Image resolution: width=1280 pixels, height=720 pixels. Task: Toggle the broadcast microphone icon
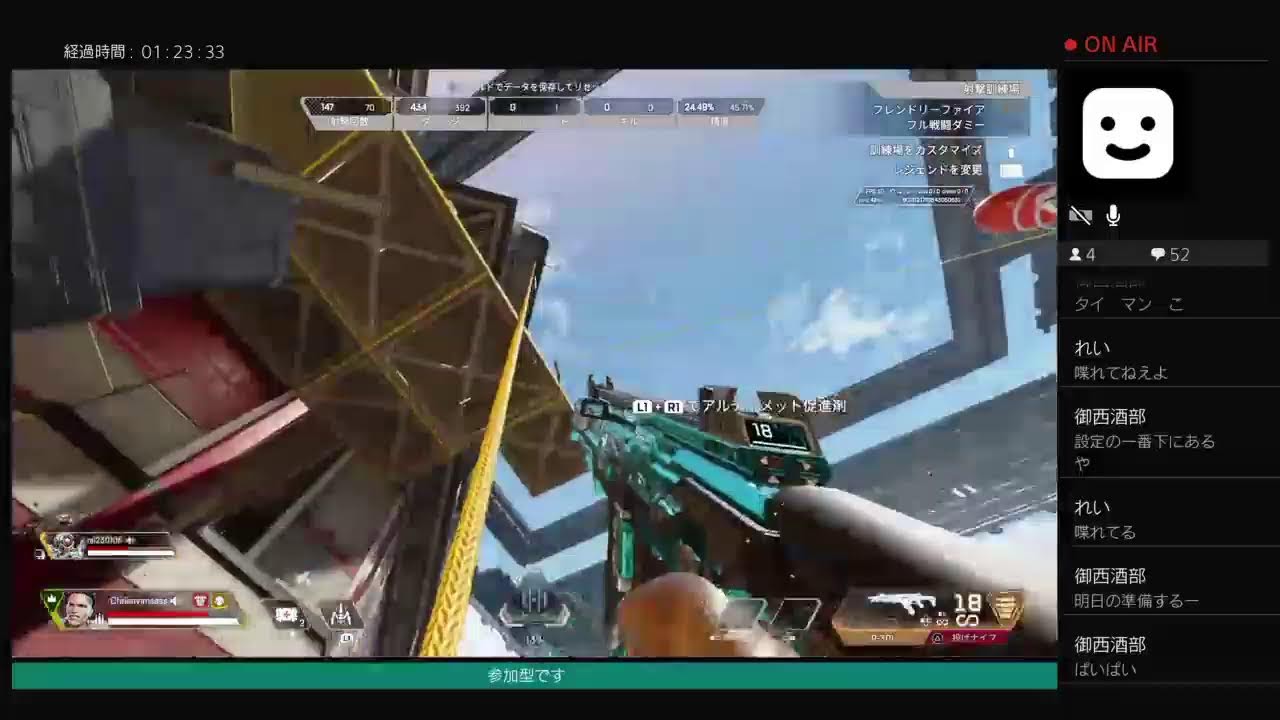[x=1113, y=215]
